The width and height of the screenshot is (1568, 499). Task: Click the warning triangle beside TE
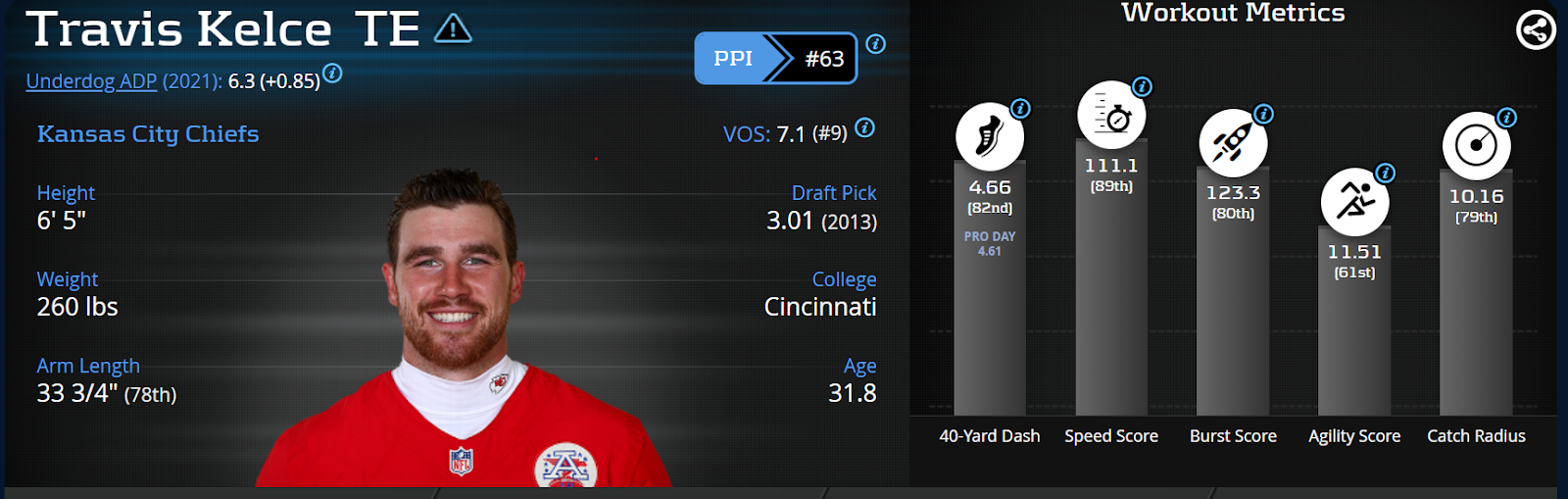453,29
